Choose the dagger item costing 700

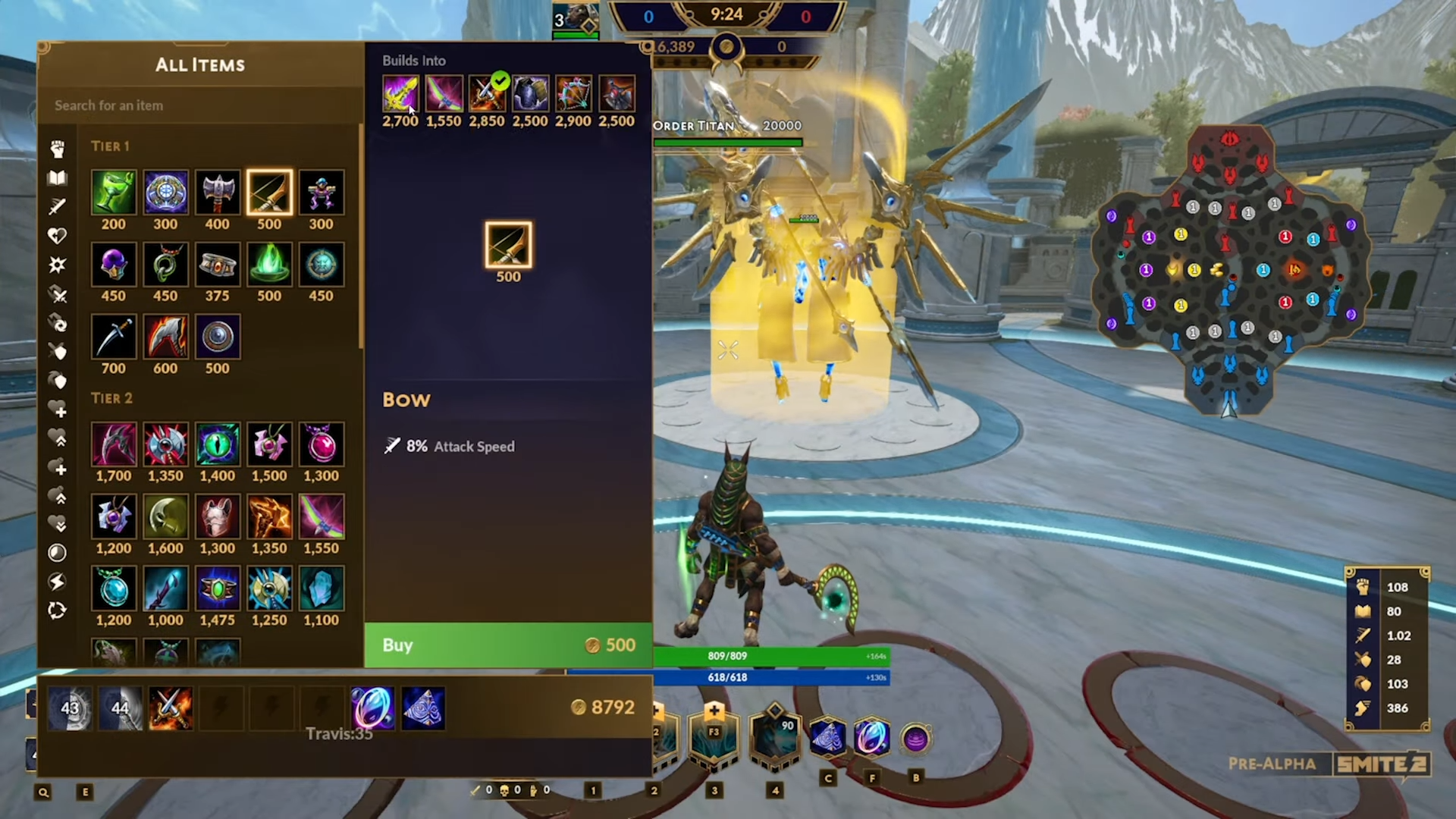click(114, 337)
